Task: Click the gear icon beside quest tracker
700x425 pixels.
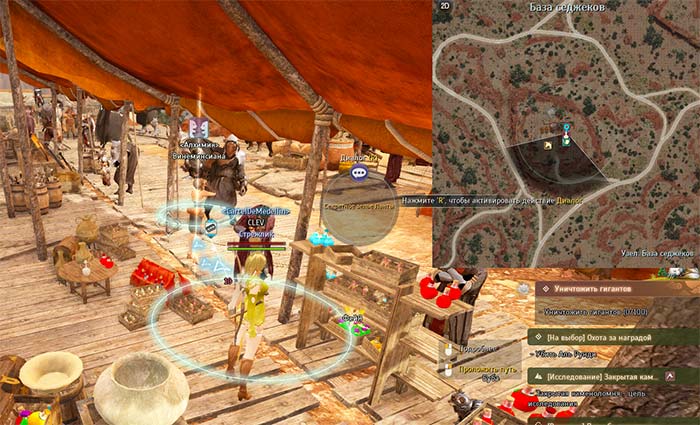Action: coord(524,288)
